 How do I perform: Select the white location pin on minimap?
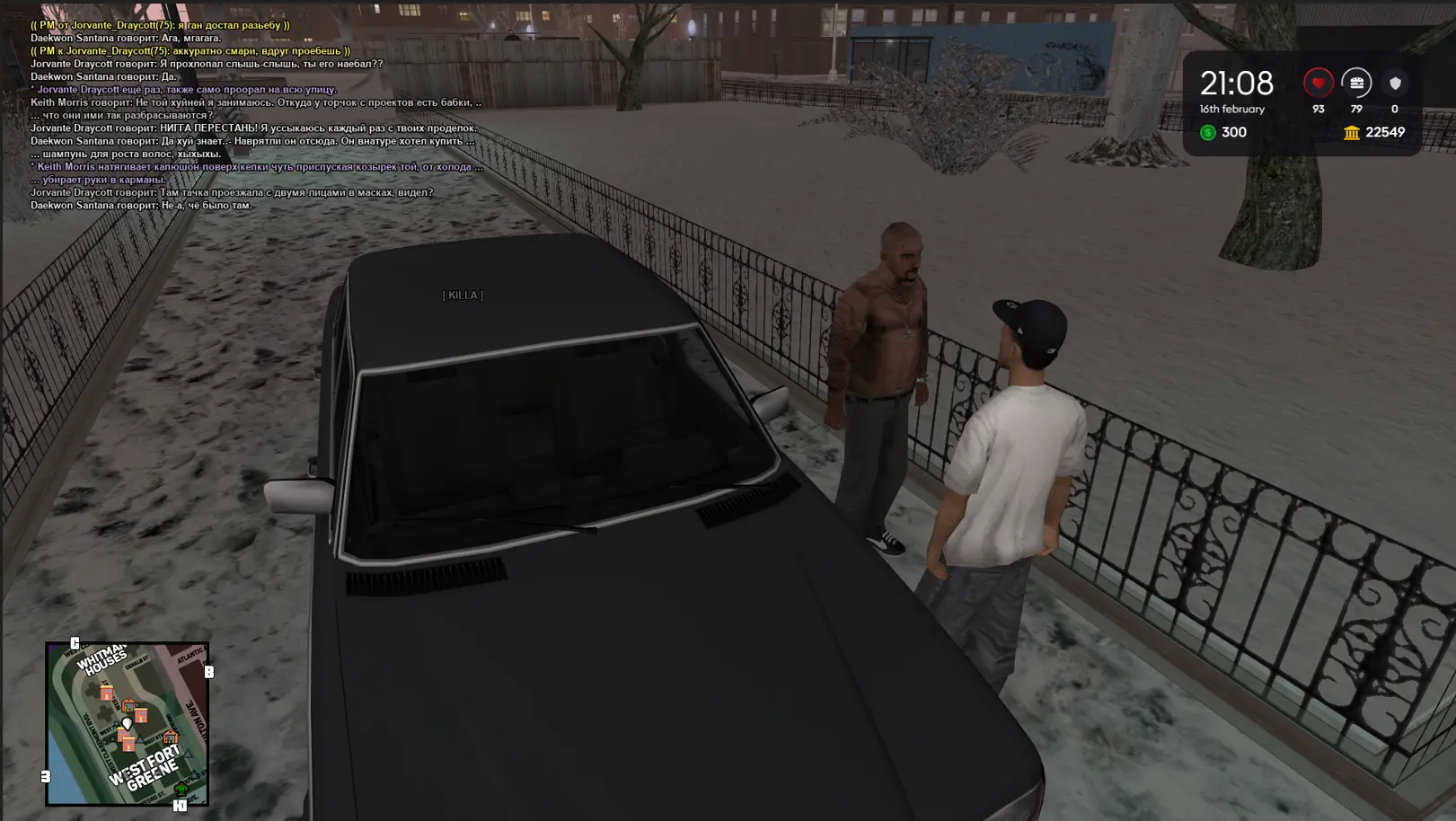pyautogui.click(x=127, y=723)
